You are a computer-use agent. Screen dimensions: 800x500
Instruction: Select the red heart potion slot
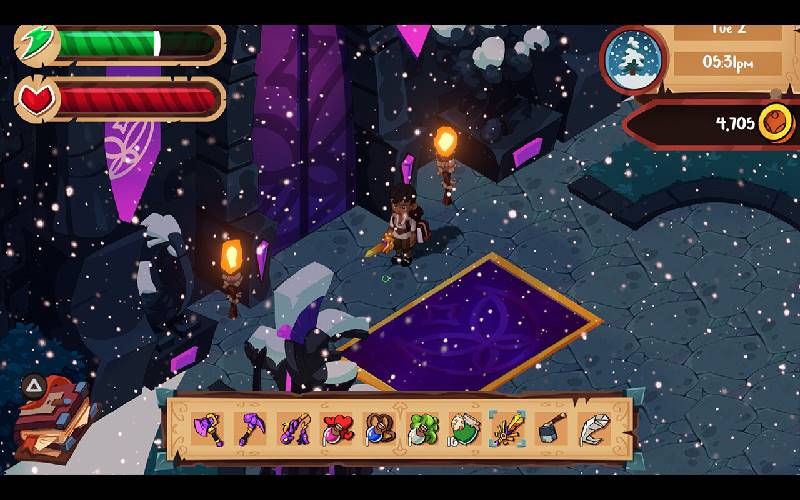tap(336, 430)
